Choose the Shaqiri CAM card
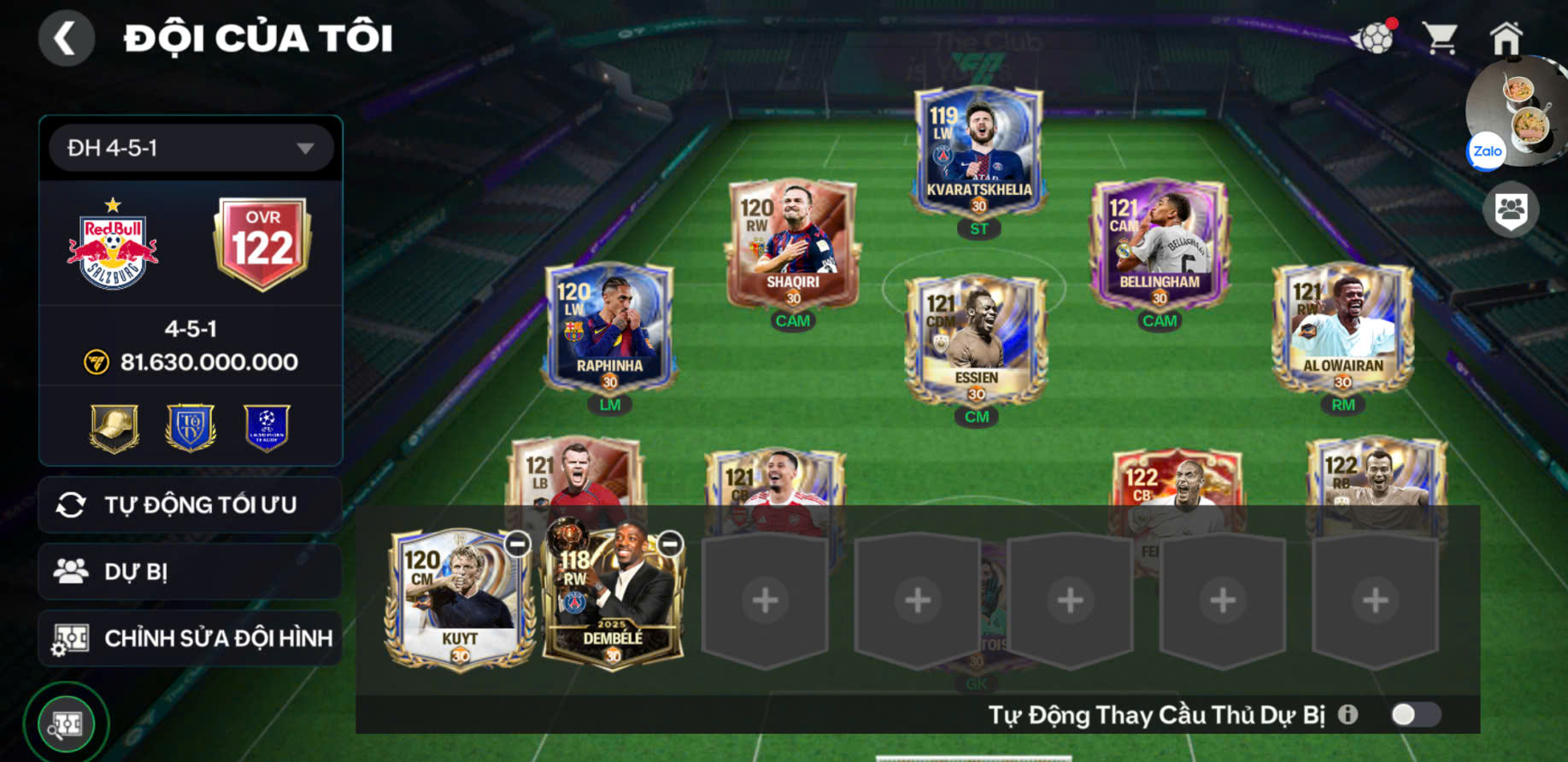This screenshot has height=762, width=1568. coord(792,243)
